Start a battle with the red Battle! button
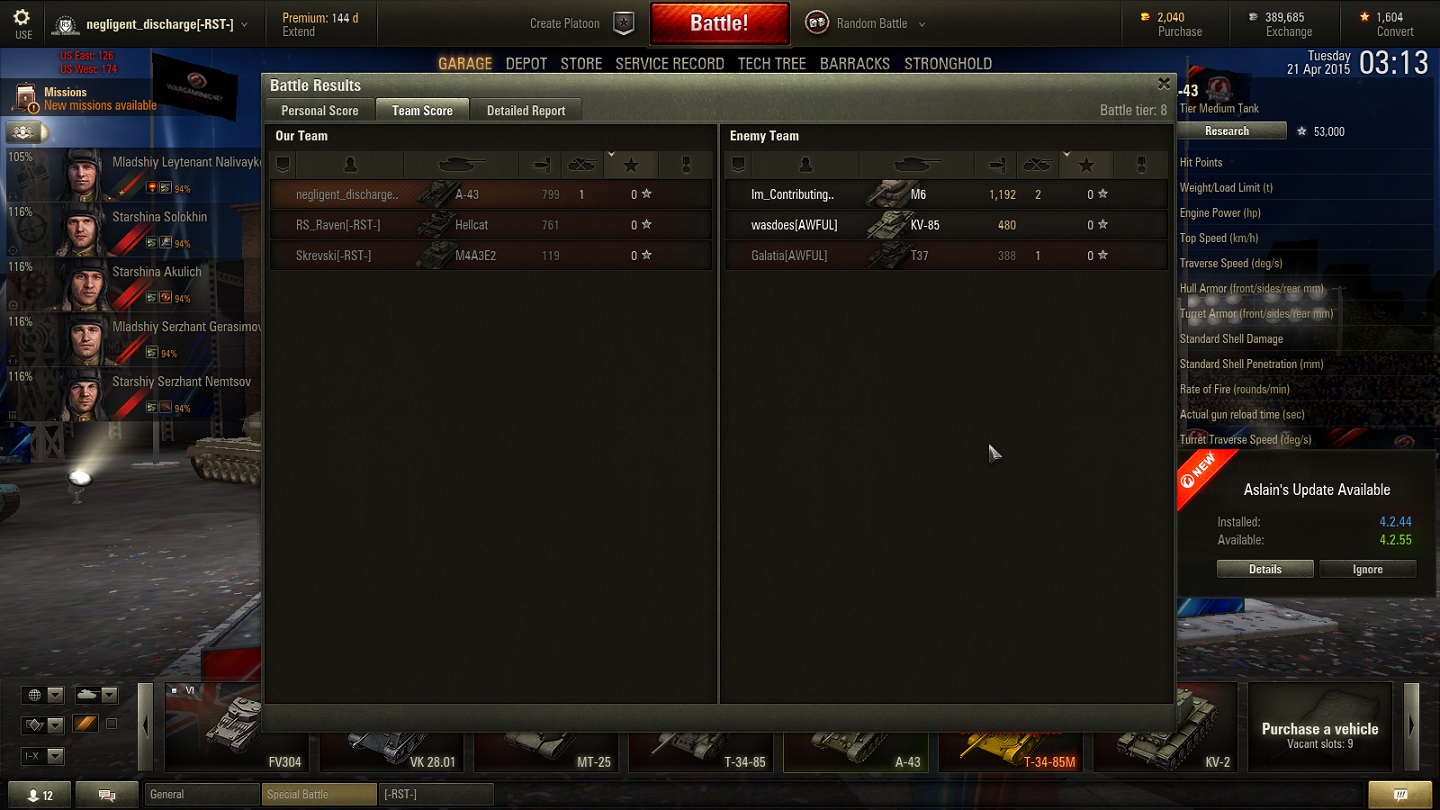The image size is (1440, 810). [x=719, y=24]
